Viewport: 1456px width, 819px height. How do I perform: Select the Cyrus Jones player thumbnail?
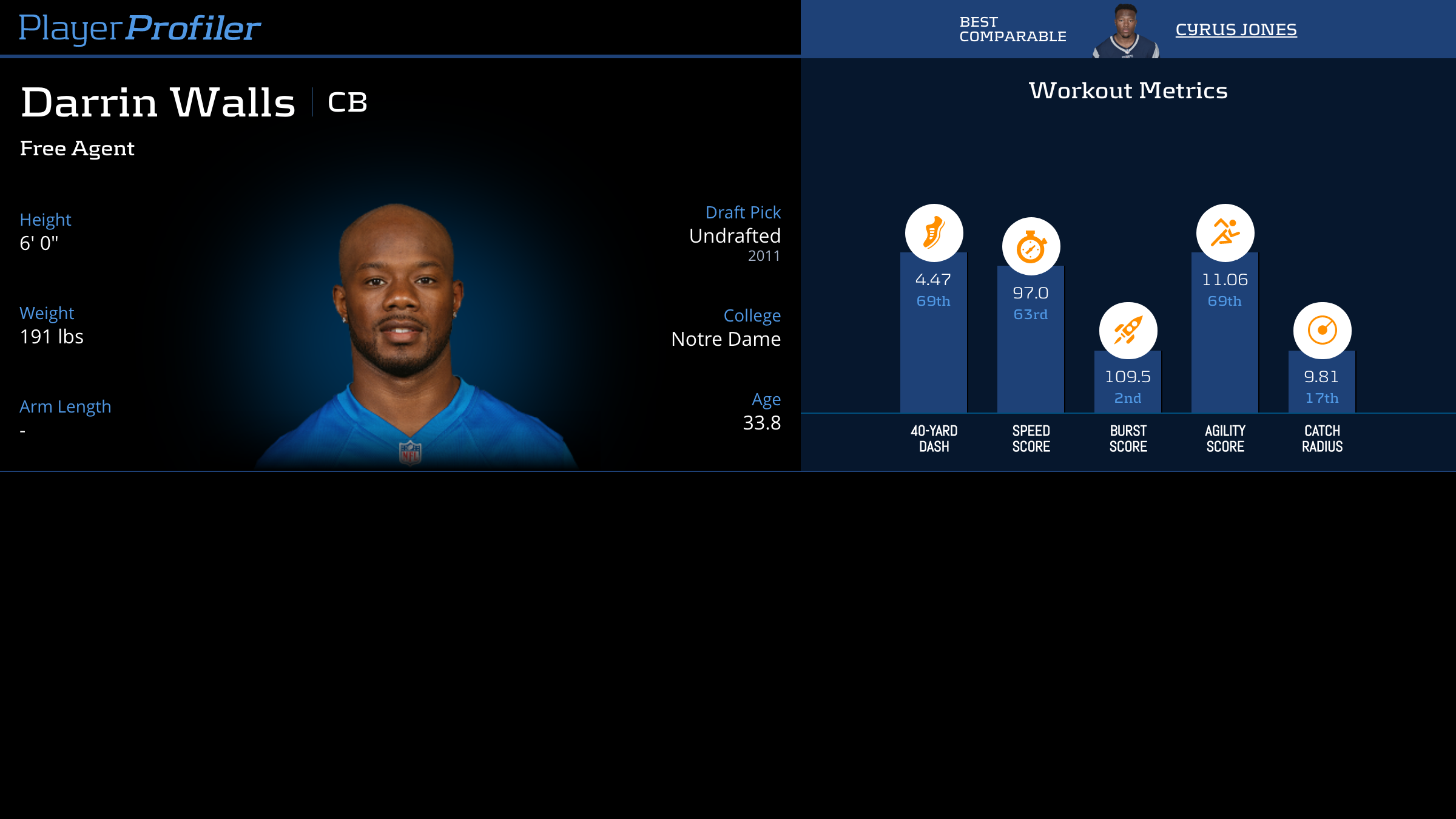pyautogui.click(x=1126, y=32)
